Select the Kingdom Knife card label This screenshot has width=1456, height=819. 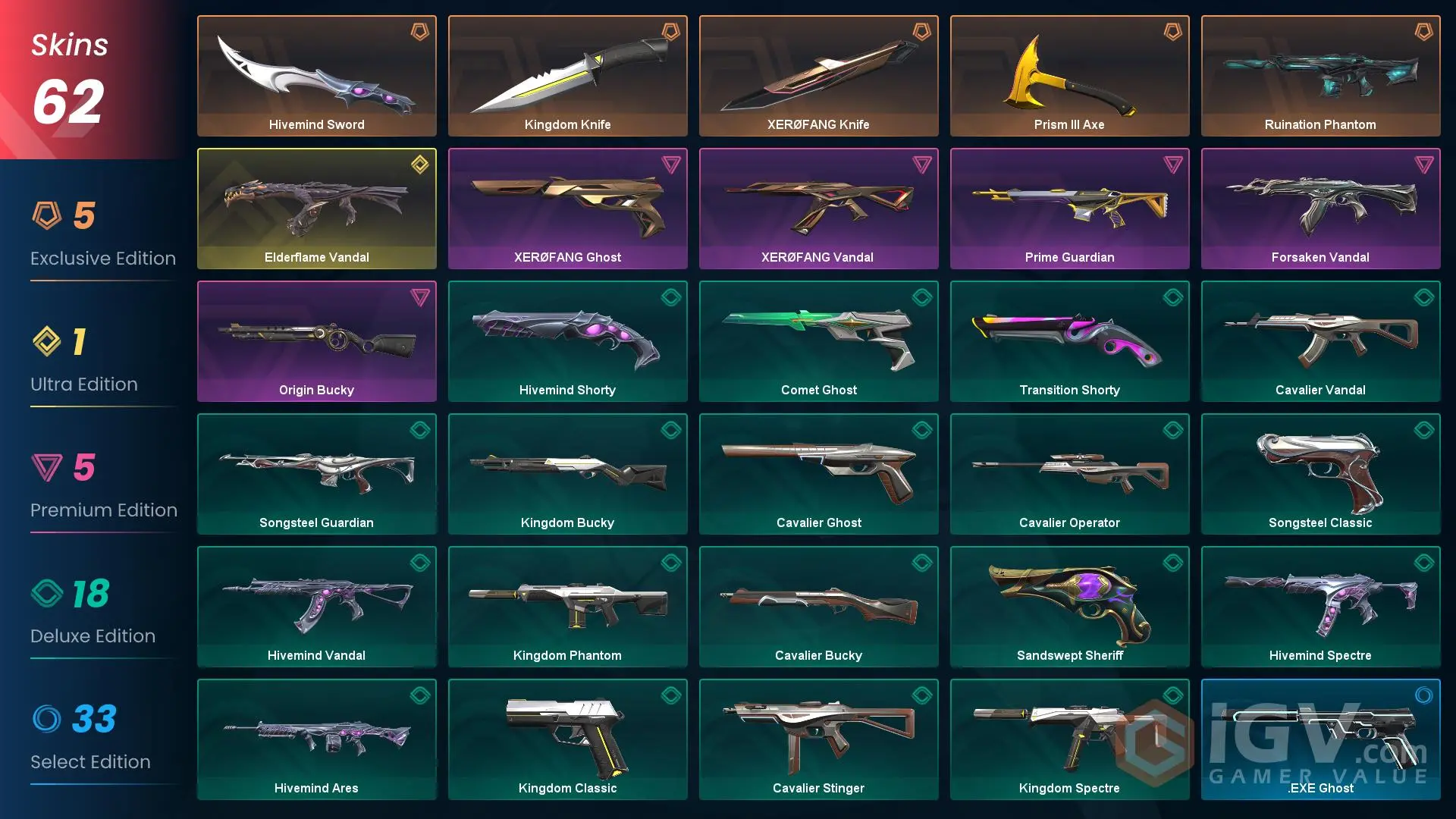tap(567, 124)
